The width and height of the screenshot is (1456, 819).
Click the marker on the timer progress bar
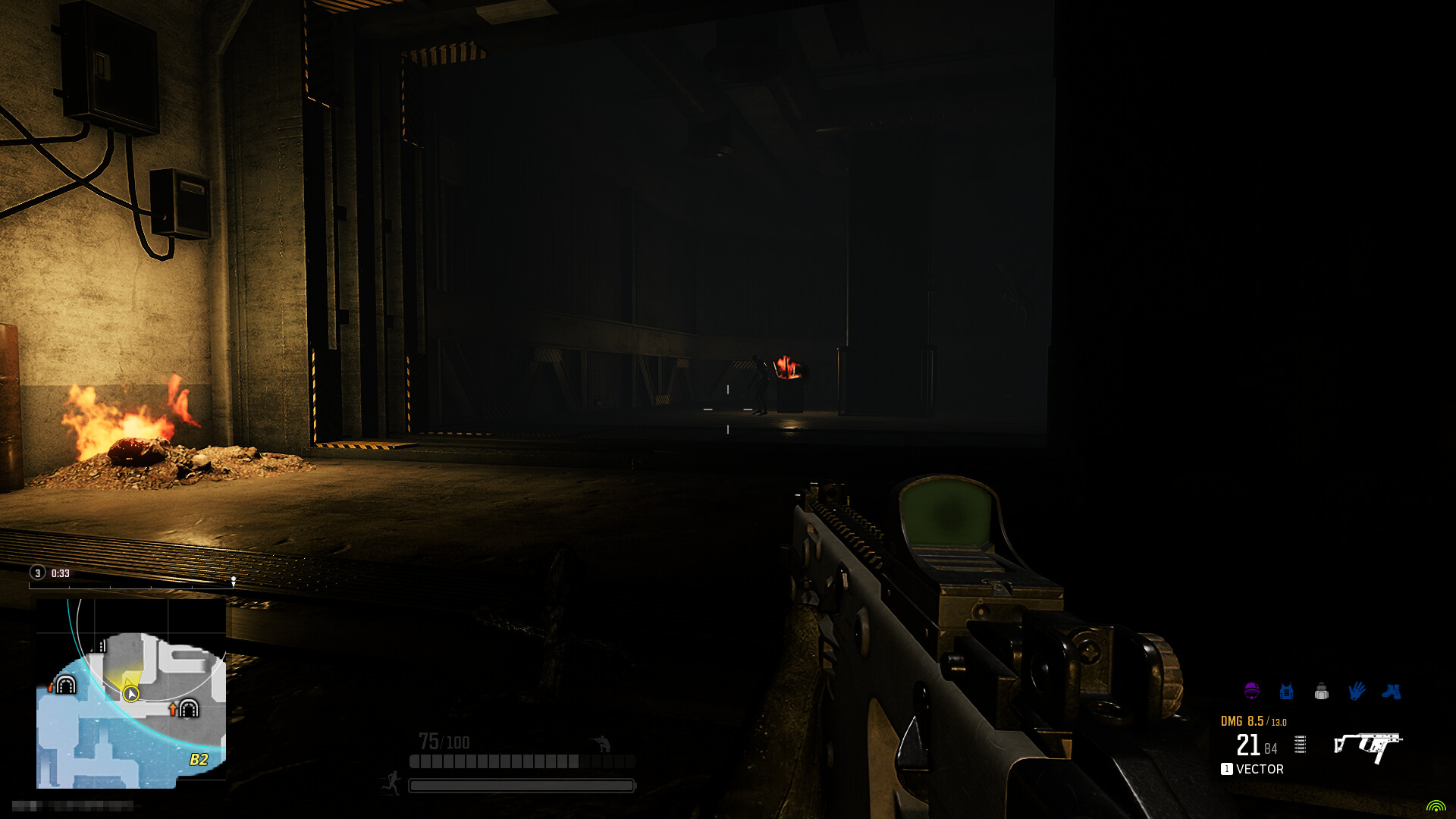click(234, 580)
